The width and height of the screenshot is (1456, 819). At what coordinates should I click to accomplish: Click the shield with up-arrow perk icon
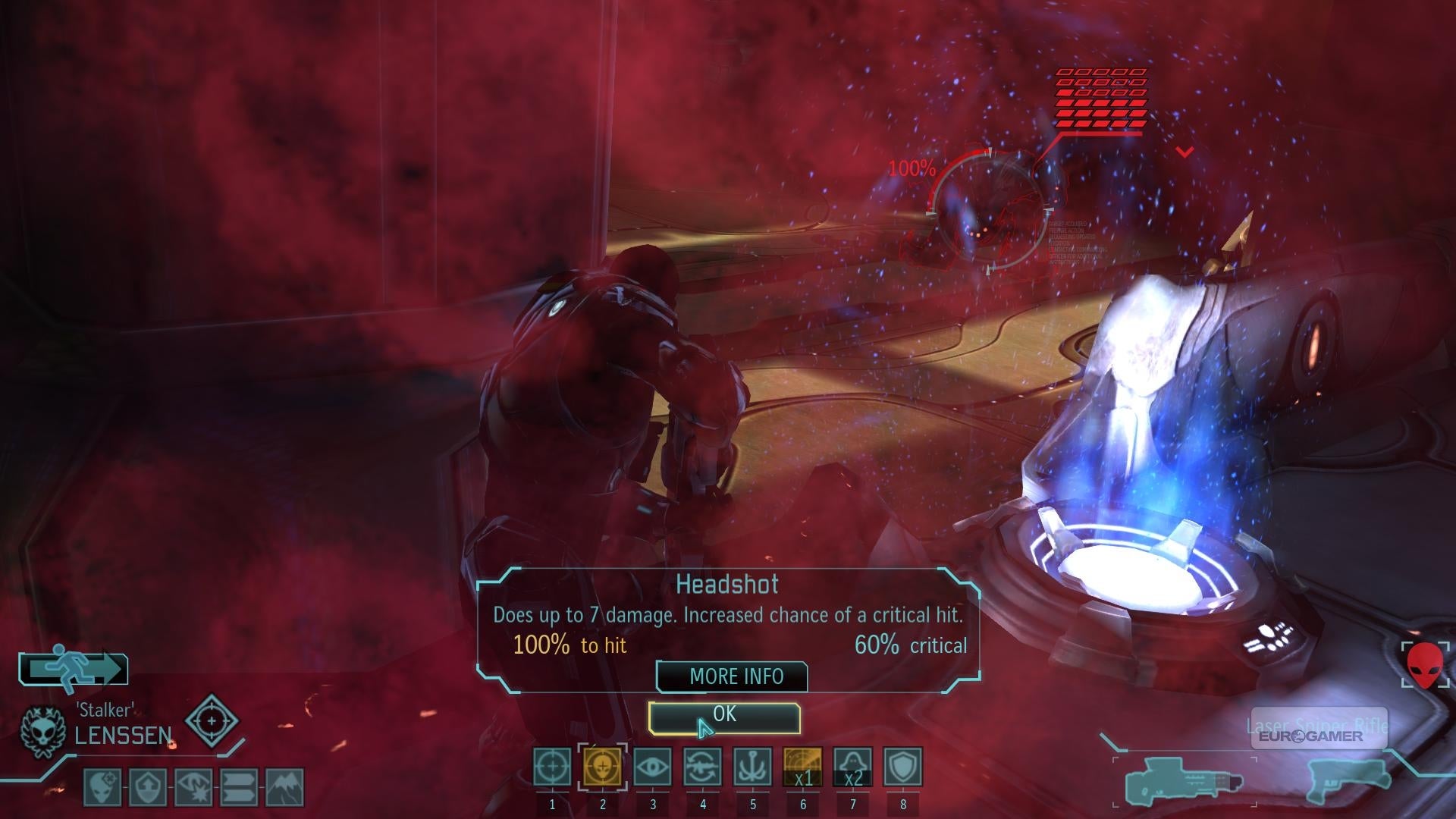point(149,788)
